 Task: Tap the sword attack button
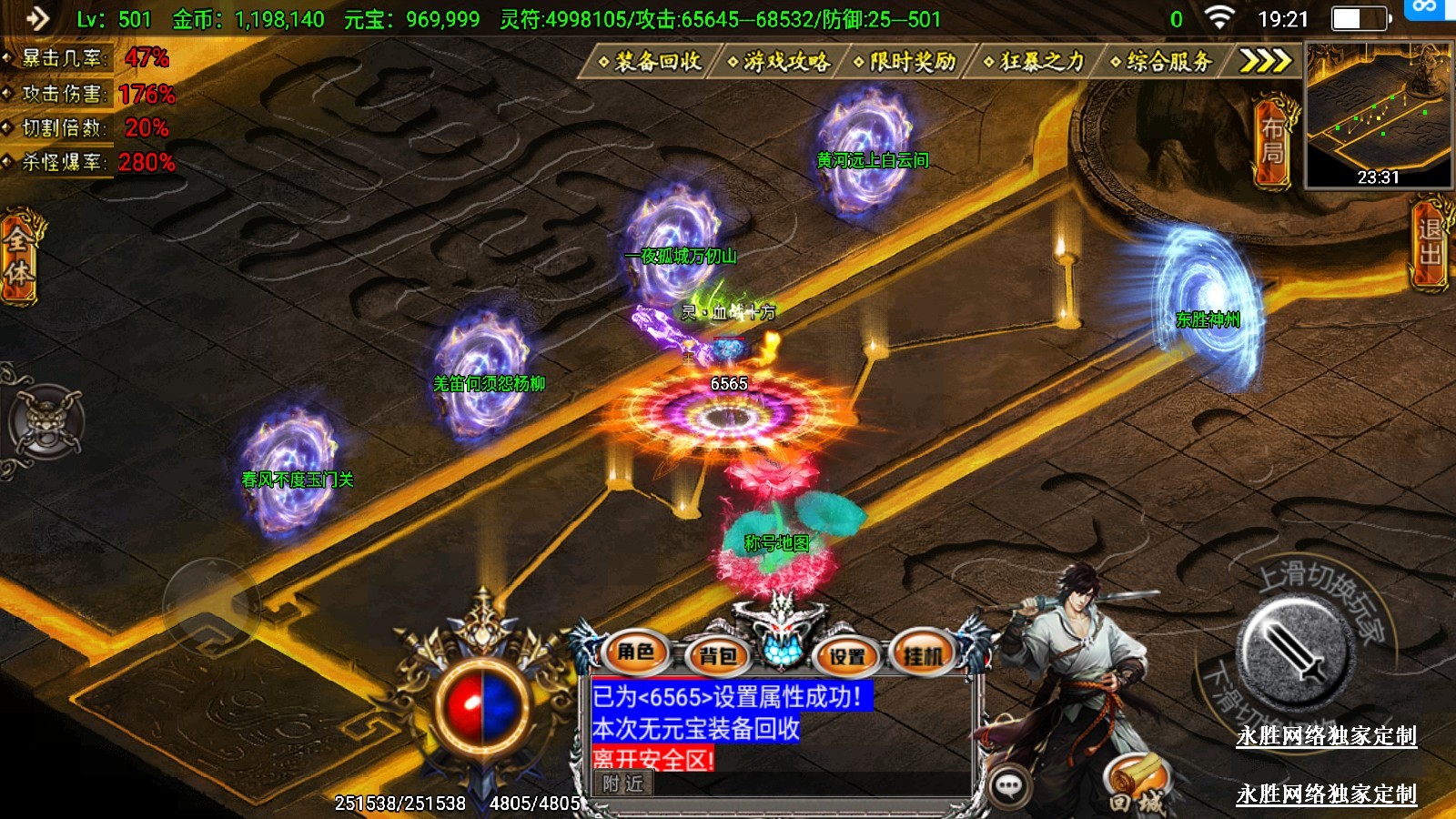point(1293,652)
